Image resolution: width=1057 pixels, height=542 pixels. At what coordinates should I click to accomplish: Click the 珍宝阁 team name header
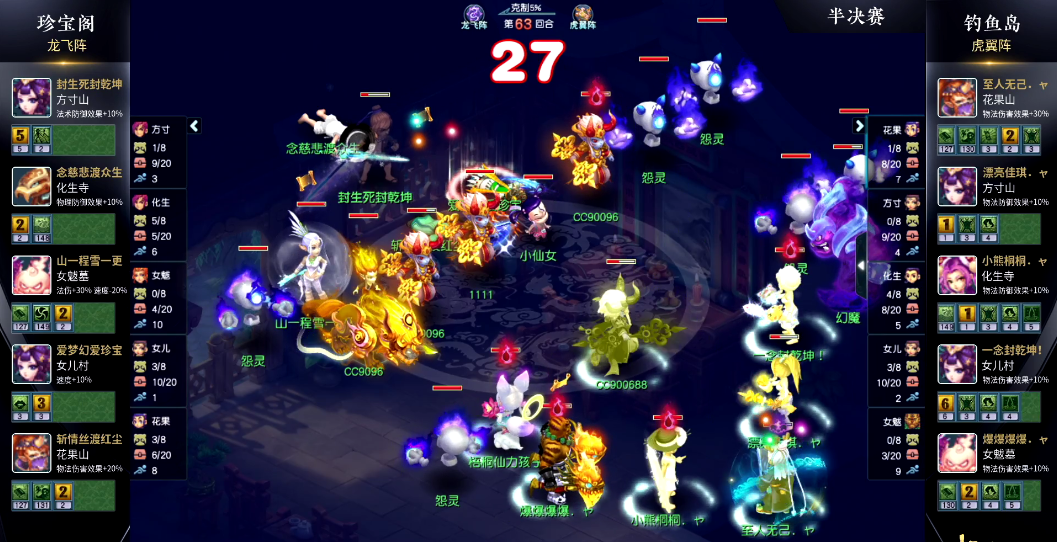(x=67, y=22)
